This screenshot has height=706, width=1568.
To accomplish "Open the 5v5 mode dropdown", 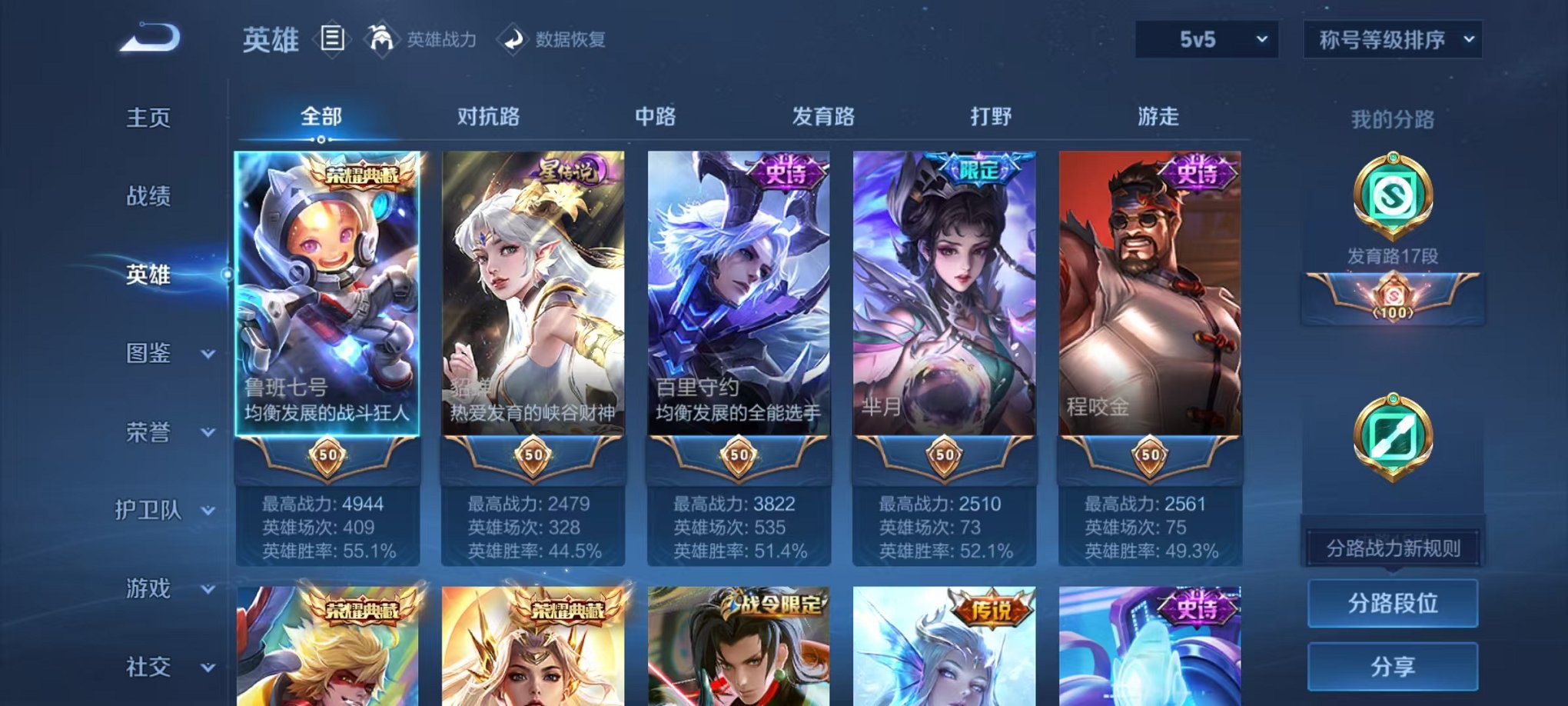I will pos(1207,37).
